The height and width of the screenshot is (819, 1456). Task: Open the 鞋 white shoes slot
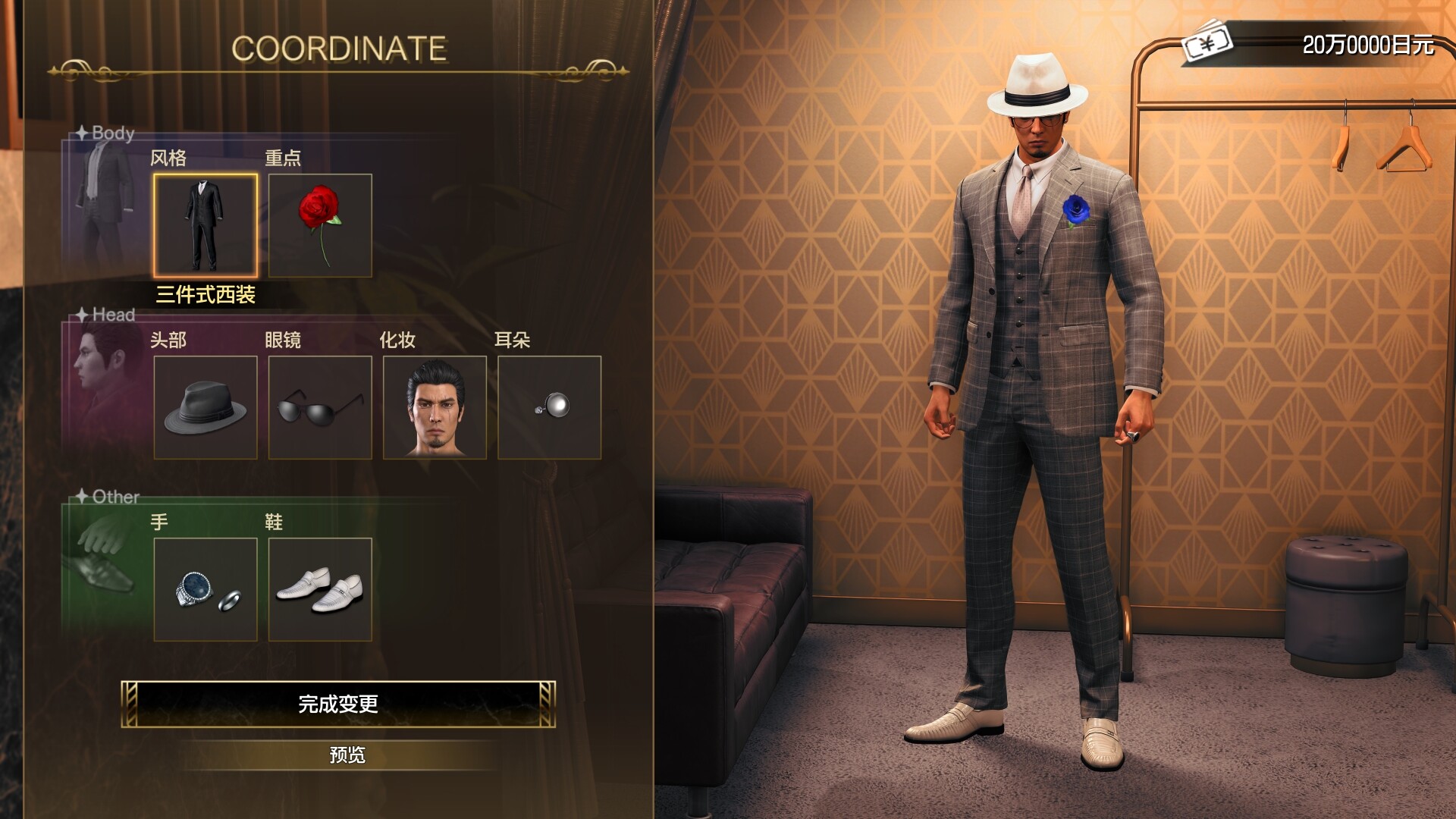pos(321,590)
